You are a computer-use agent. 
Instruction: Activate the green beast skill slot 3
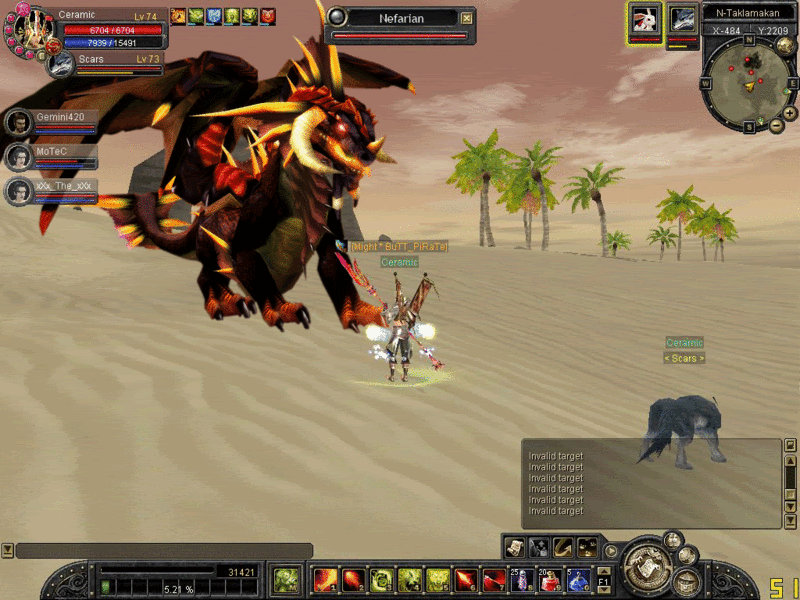[x=381, y=580]
